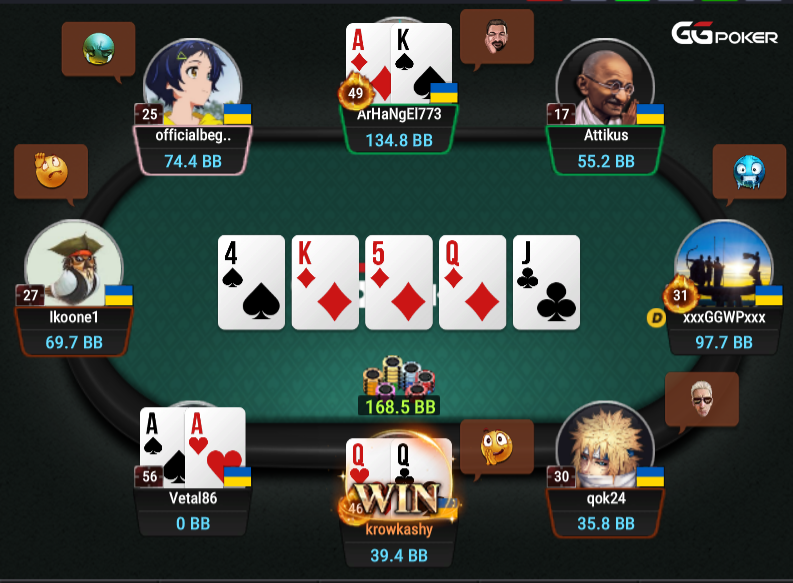Click the GGPoker logo
The height and width of the screenshot is (583, 793).
pyautogui.click(x=724, y=36)
